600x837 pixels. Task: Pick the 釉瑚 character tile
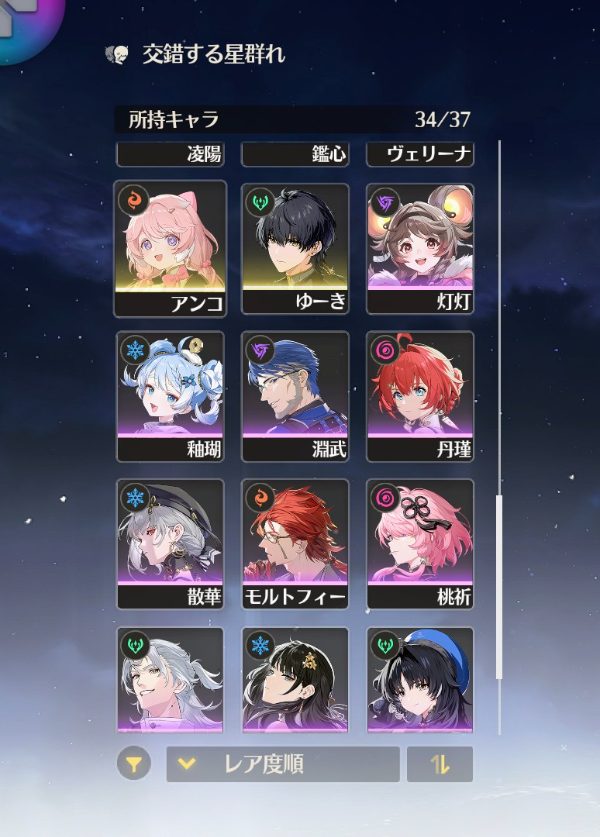[x=170, y=396]
